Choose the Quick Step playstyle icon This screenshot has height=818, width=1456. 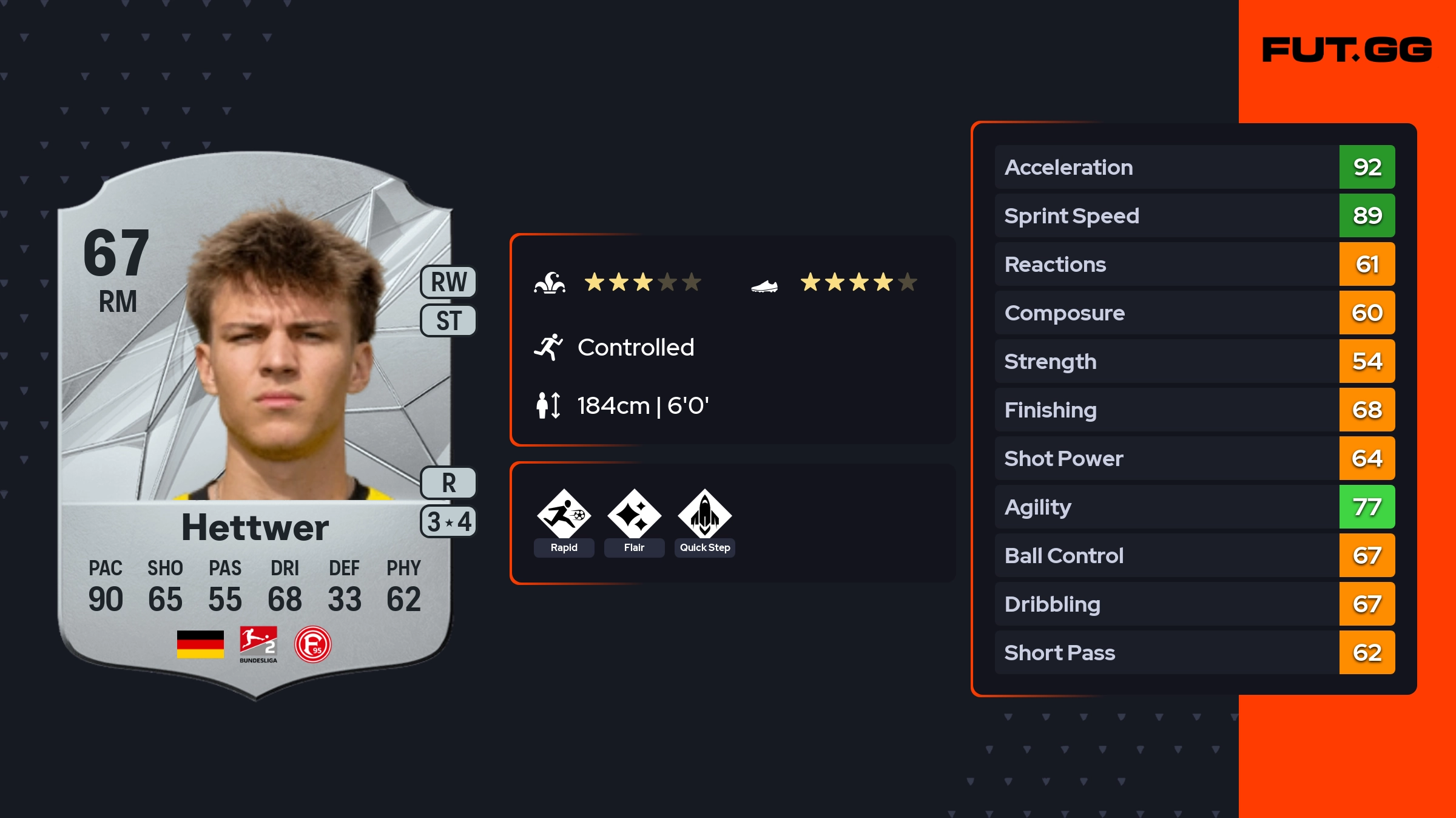click(704, 515)
